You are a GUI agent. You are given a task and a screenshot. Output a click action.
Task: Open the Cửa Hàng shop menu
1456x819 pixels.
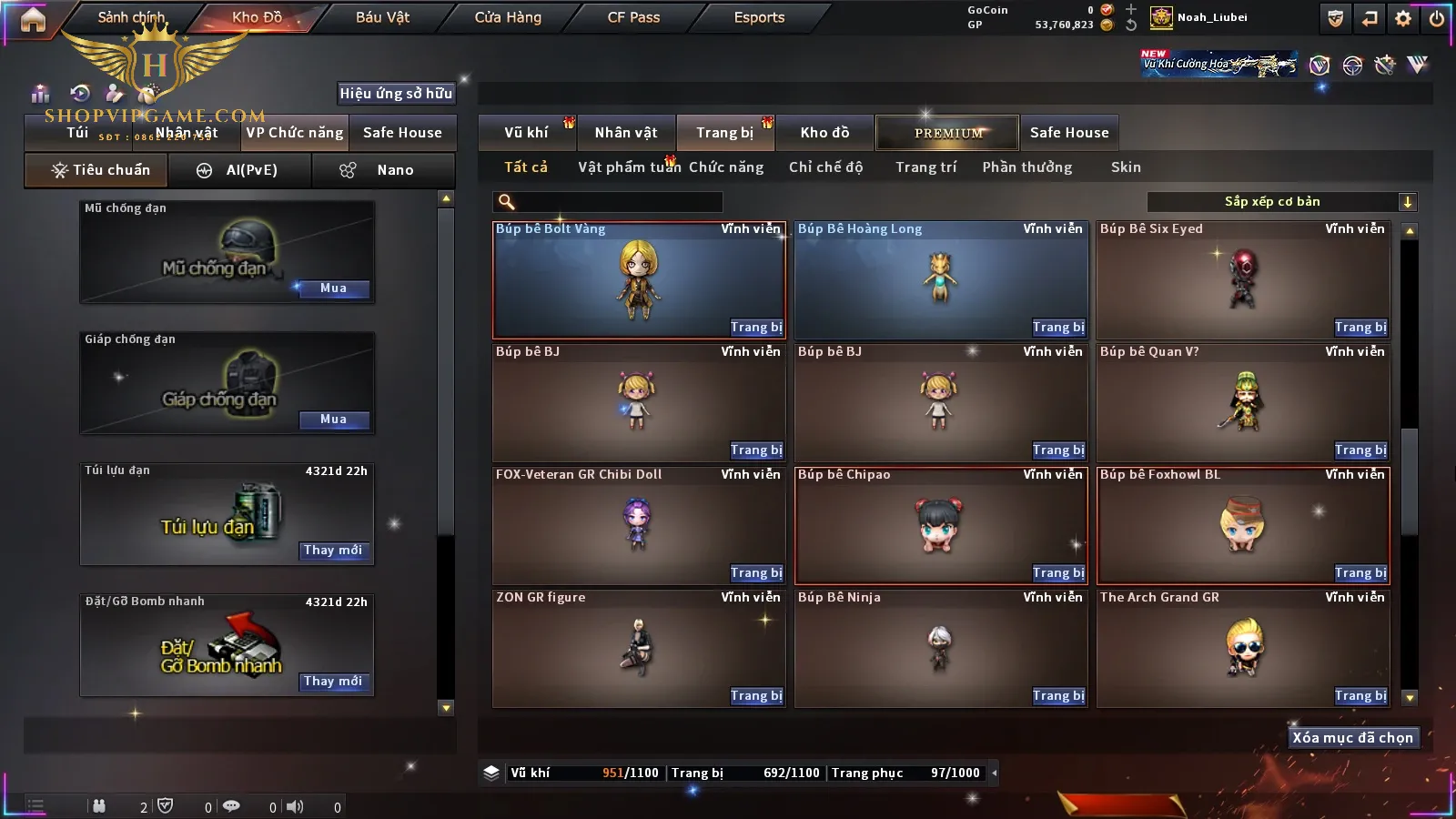pos(508,17)
